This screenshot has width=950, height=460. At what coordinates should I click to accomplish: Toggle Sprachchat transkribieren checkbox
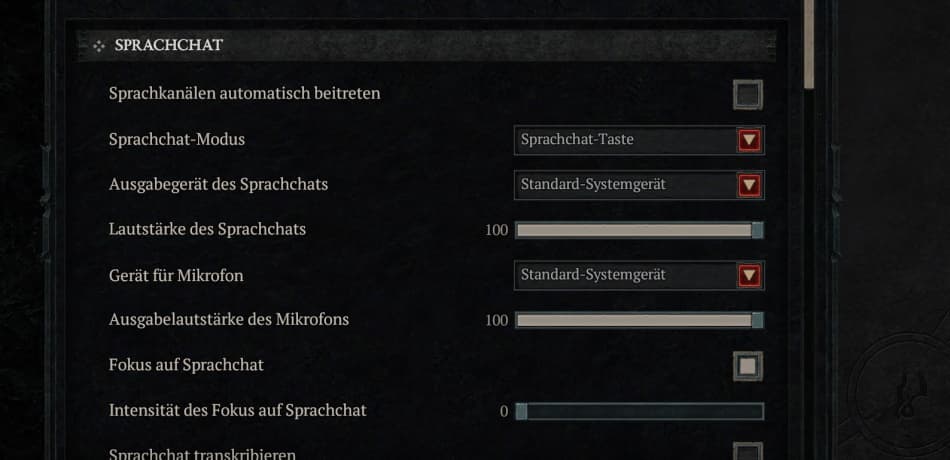click(x=747, y=452)
